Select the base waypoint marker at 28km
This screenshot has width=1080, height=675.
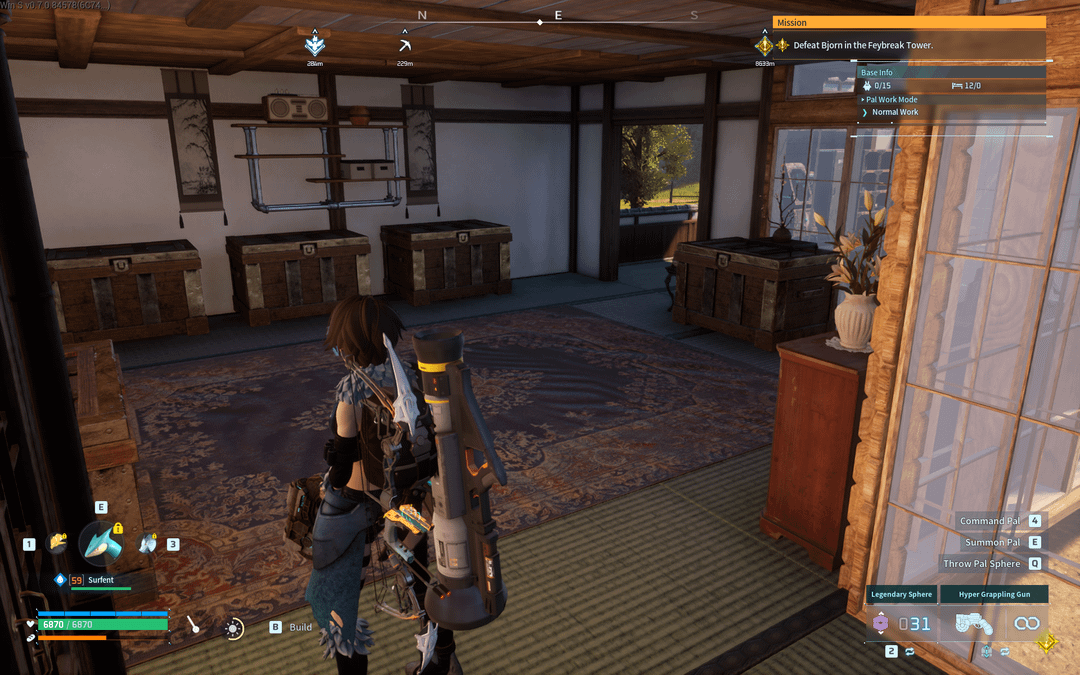point(315,45)
